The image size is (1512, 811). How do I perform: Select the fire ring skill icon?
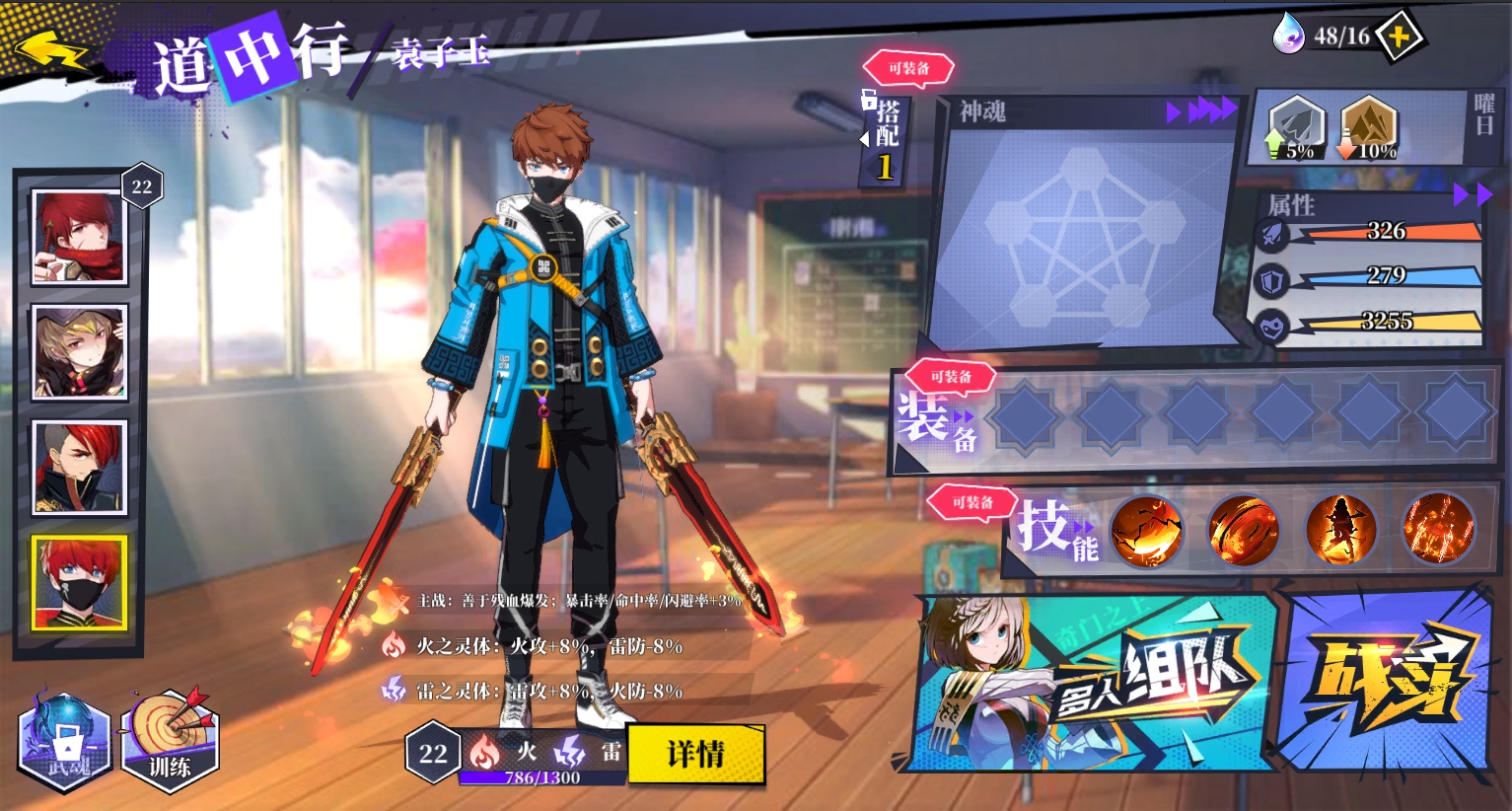click(x=1243, y=531)
